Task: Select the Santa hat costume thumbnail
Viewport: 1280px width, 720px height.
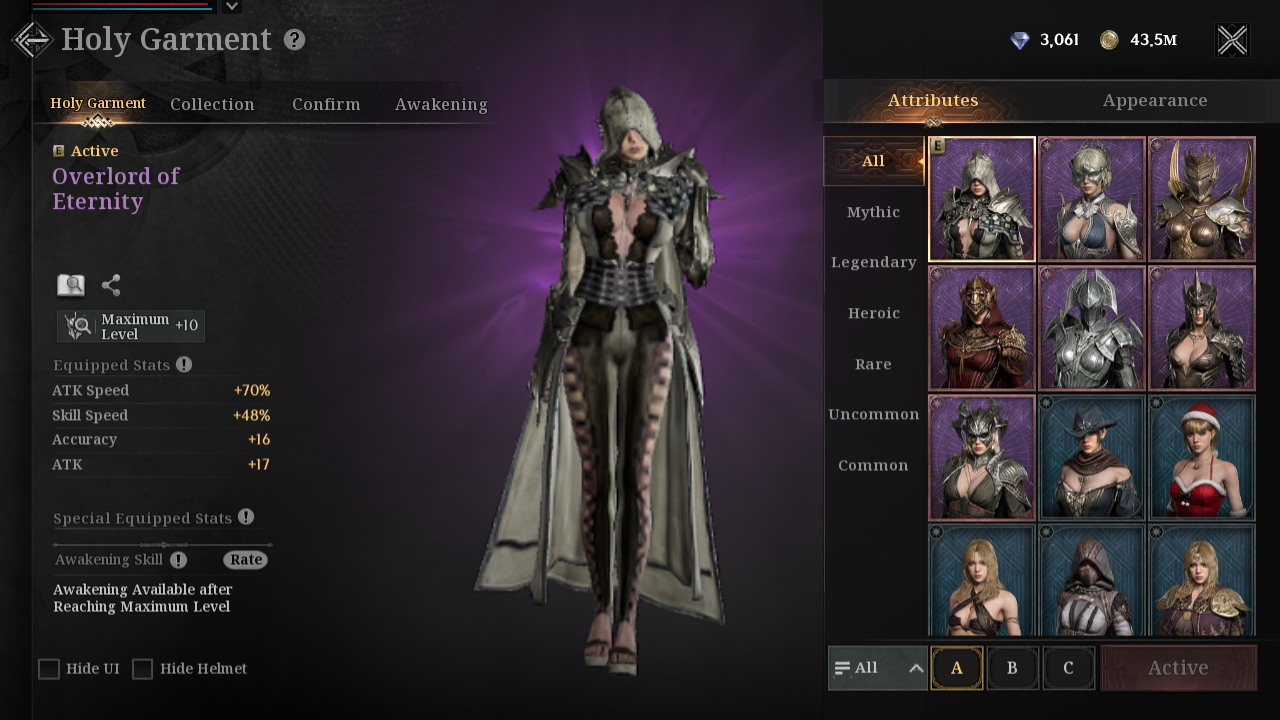Action: click(x=1201, y=457)
